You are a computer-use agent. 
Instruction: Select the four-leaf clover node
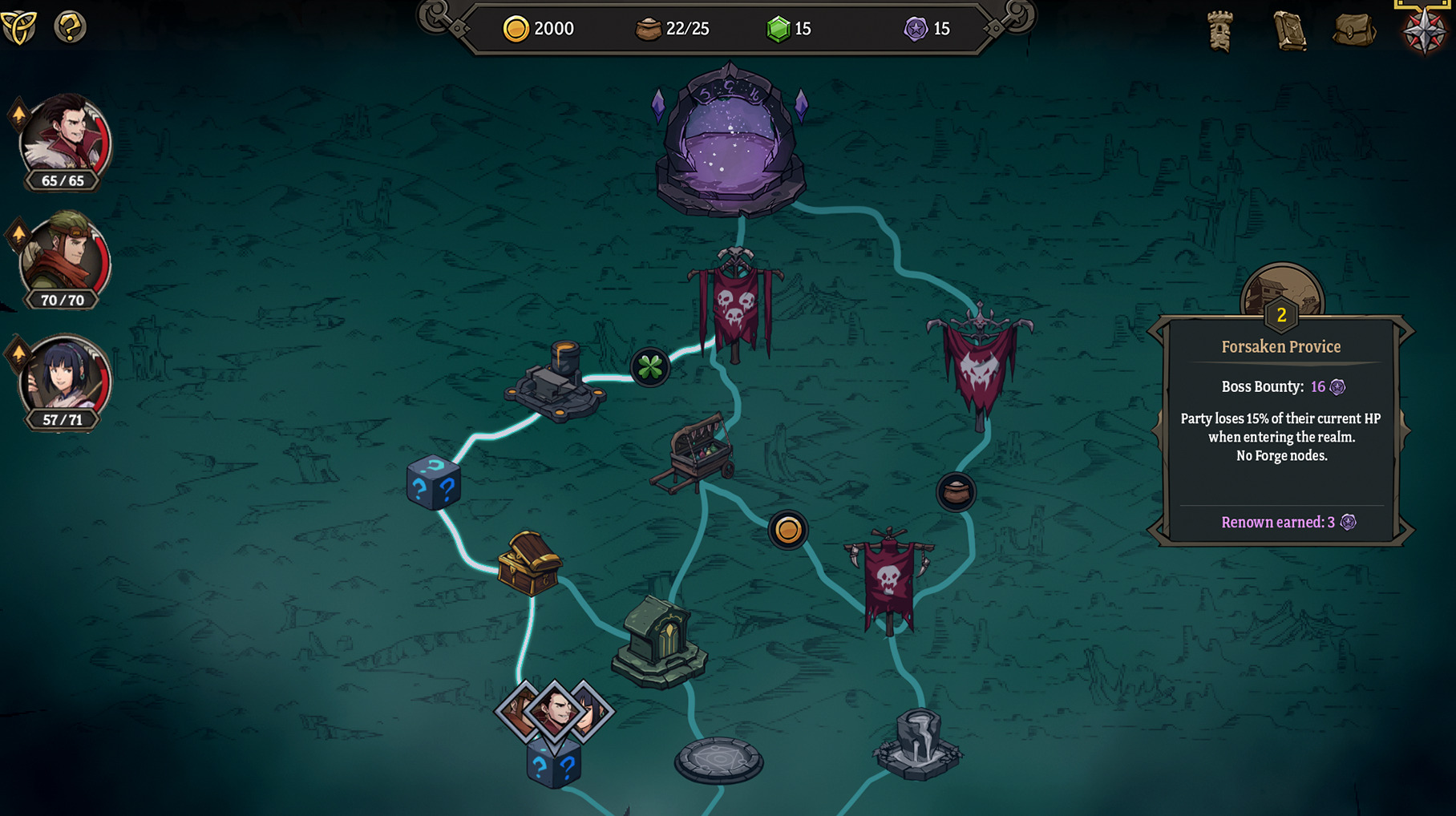tap(649, 367)
